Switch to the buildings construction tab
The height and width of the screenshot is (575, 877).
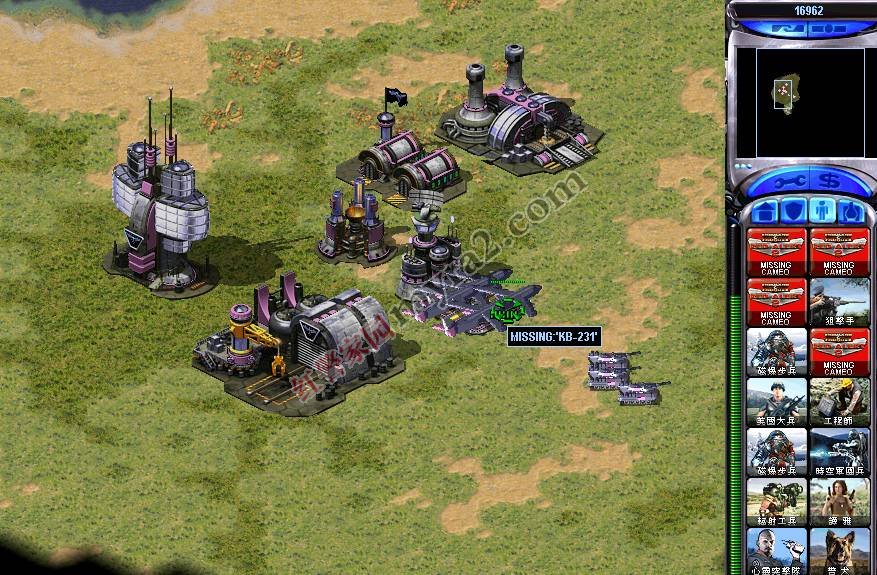tap(765, 211)
